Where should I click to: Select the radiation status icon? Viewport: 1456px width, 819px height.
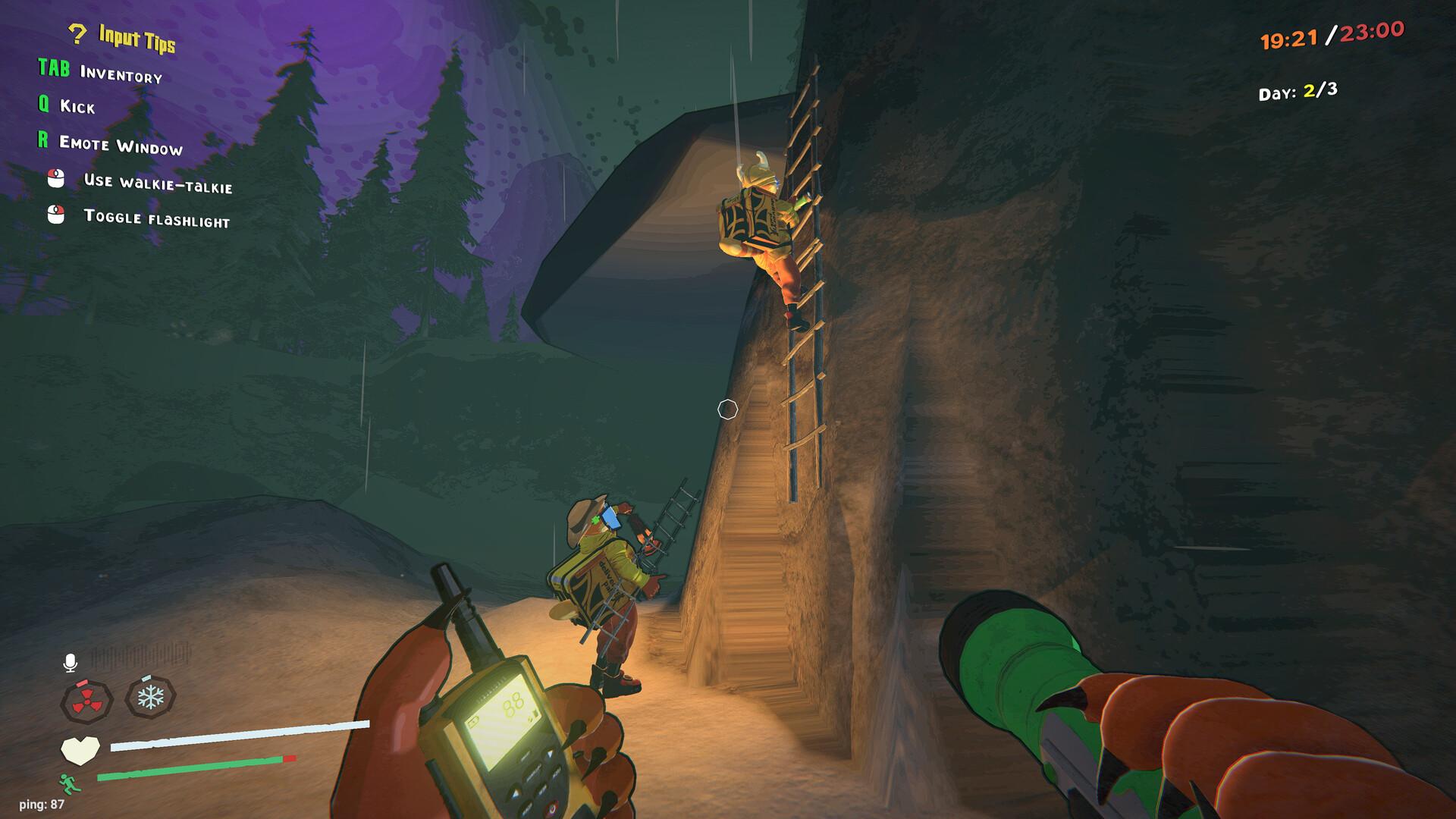pos(86,701)
